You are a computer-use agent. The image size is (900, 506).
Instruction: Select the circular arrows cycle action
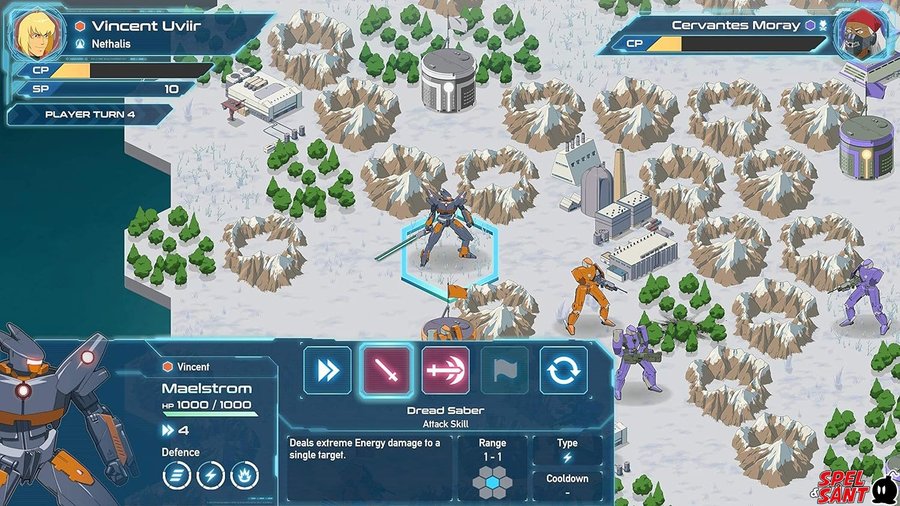pos(564,370)
